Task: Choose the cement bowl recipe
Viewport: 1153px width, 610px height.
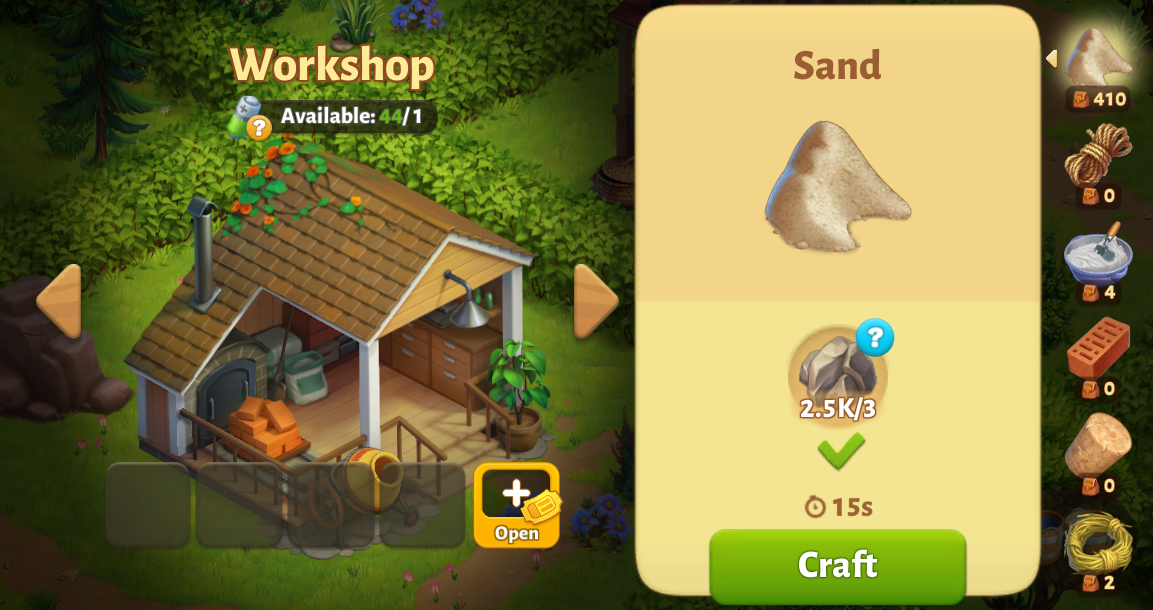Action: click(x=1098, y=255)
